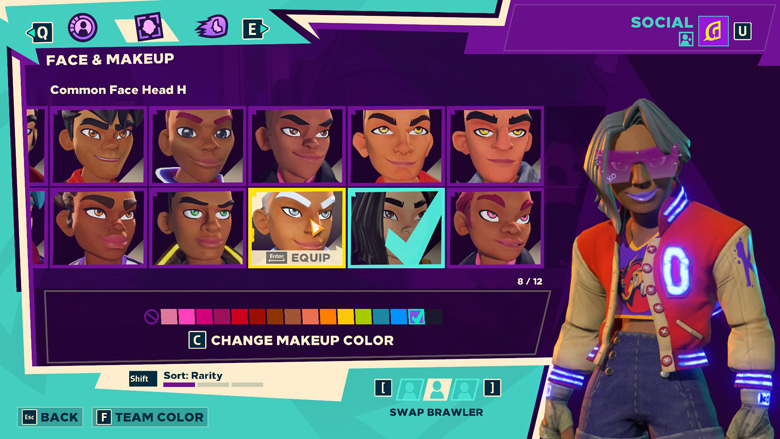Switch to the flaming fist tab

tap(213, 28)
